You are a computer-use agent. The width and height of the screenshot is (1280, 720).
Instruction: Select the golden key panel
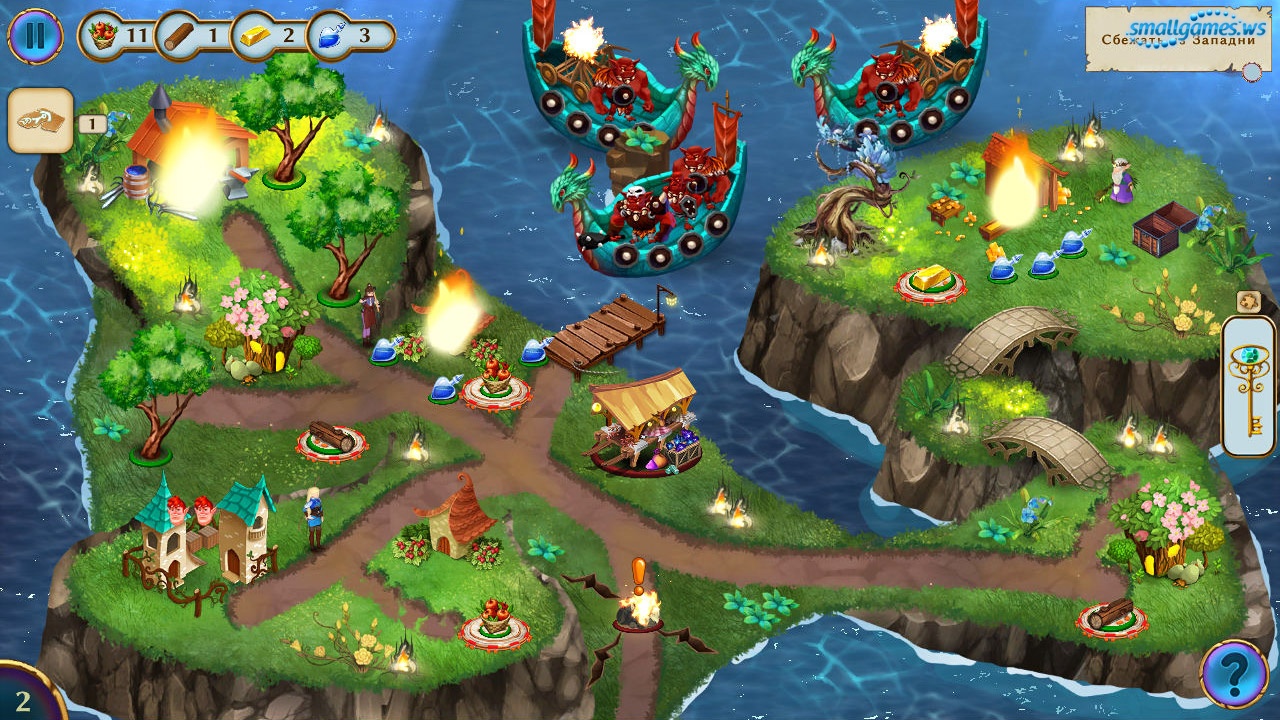pyautogui.click(x=1248, y=386)
